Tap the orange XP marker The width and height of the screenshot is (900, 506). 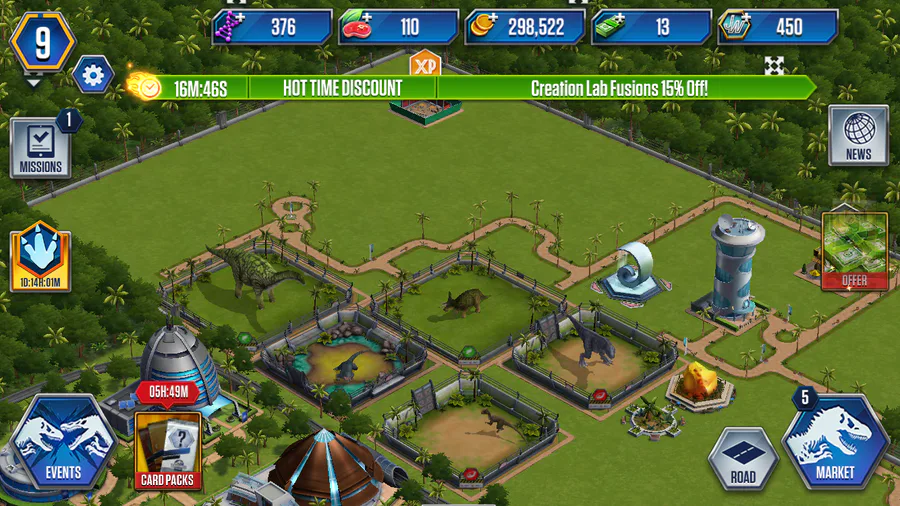pyautogui.click(x=425, y=64)
